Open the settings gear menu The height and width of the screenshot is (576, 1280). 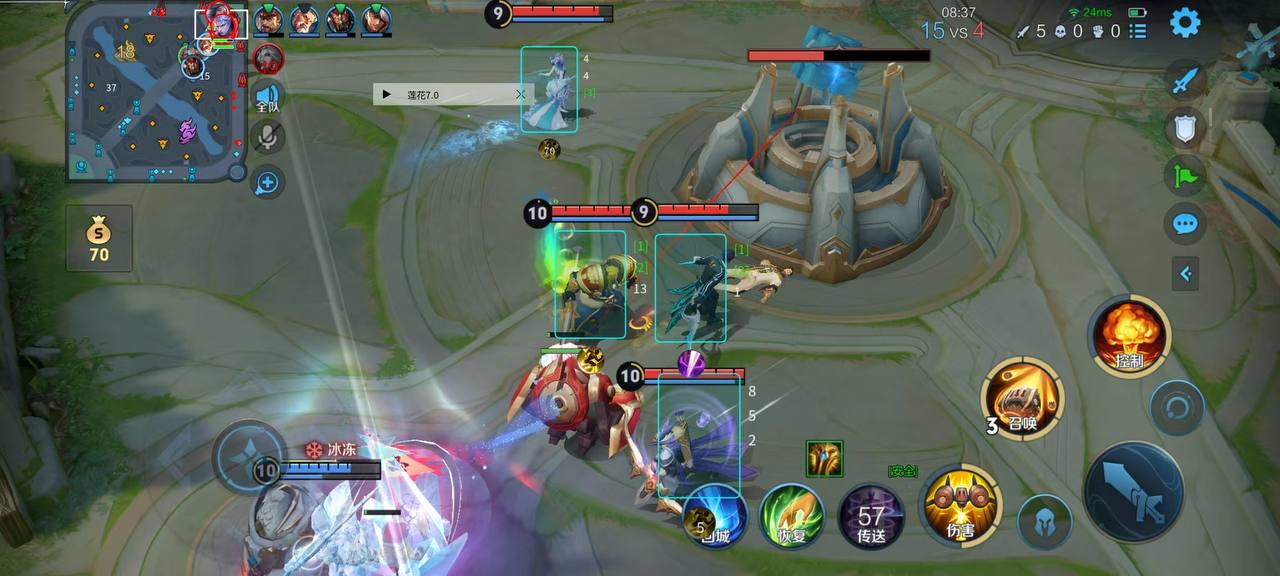tap(1185, 22)
